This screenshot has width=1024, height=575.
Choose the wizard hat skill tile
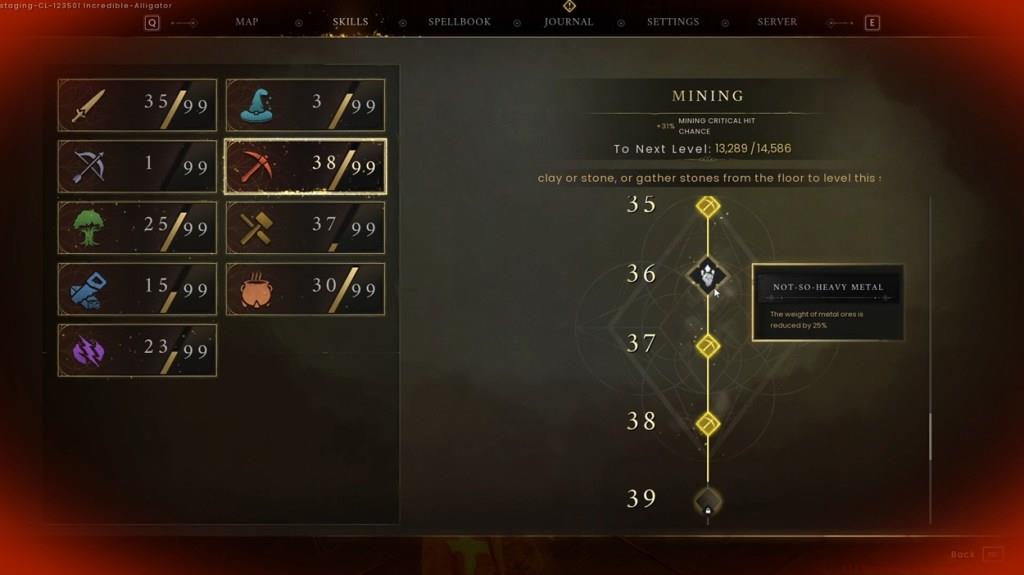point(305,105)
